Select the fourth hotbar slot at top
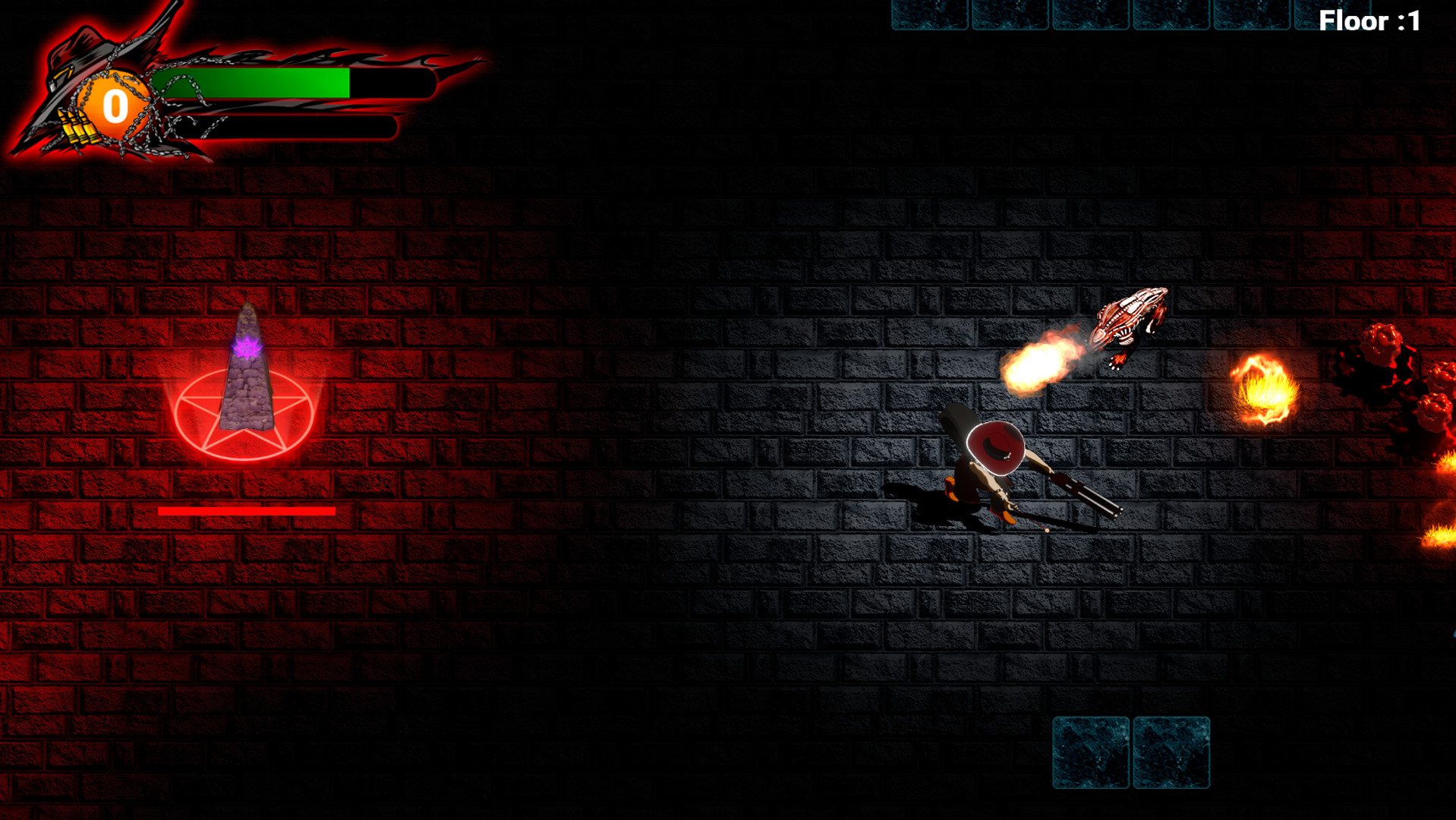This screenshot has height=820, width=1456. coord(1173,12)
